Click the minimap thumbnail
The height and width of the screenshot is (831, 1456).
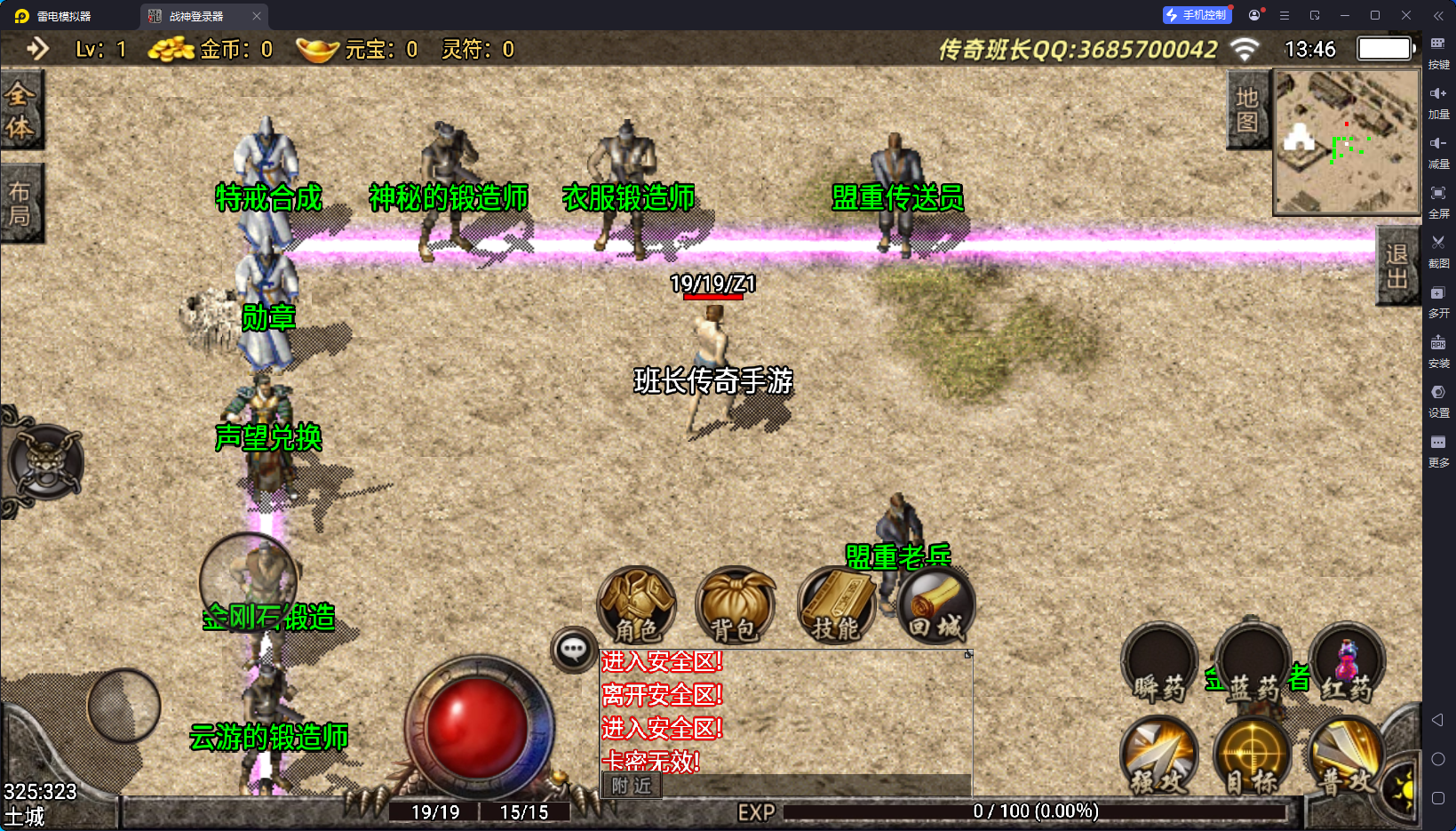tap(1347, 142)
